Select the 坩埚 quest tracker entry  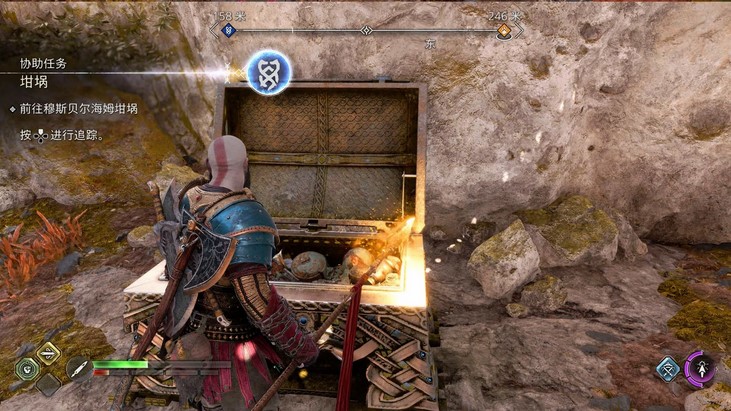click(35, 82)
